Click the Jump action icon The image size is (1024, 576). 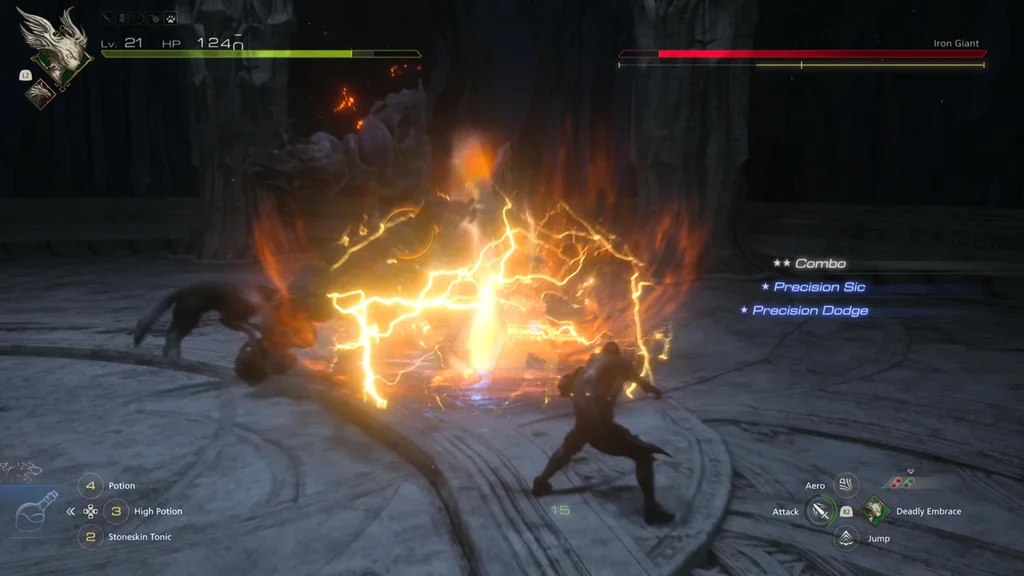pyautogui.click(x=846, y=538)
